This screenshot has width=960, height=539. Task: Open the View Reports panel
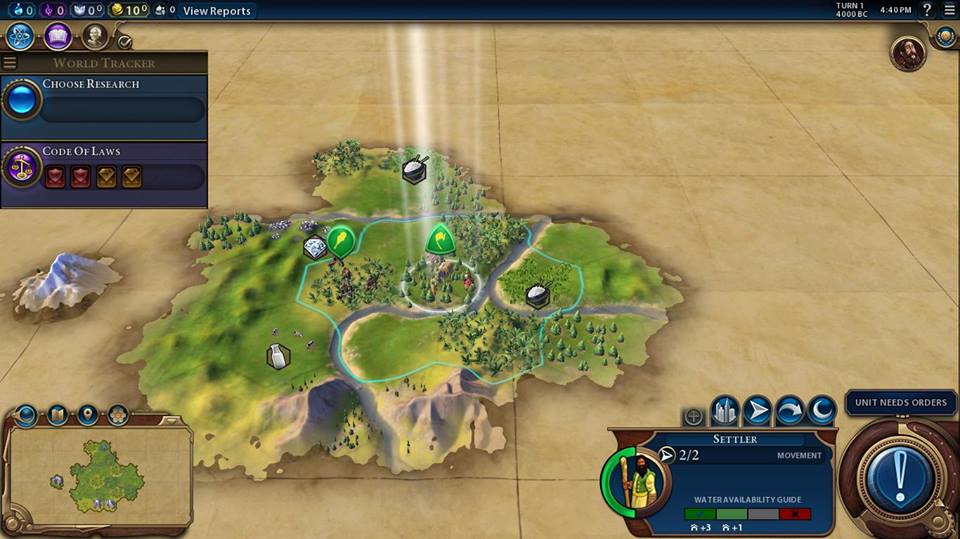[216, 11]
